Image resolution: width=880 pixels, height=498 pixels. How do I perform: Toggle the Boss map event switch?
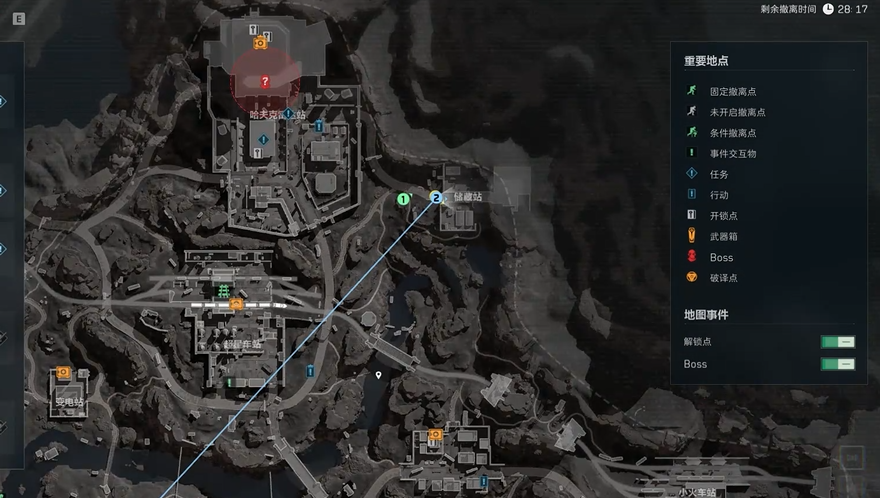point(838,364)
